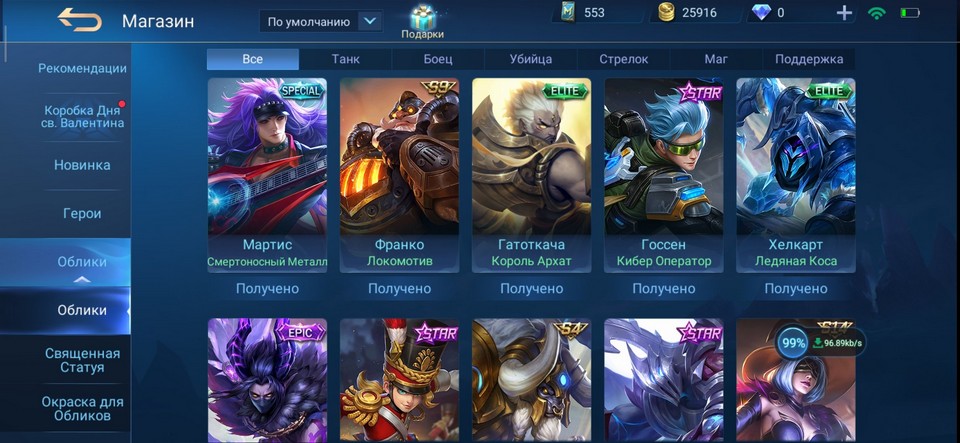The image size is (960, 443).
Task: Open the 'По умолчанию' sort dropdown
Action: [321, 21]
